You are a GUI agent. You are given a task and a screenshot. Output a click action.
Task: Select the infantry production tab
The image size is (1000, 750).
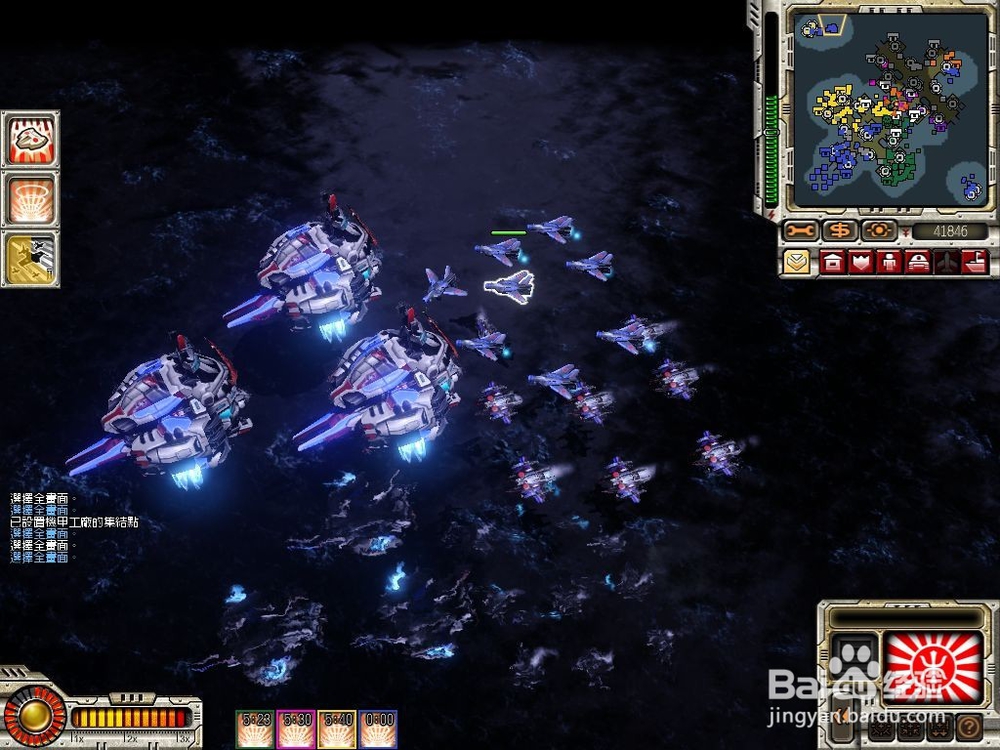(x=889, y=263)
